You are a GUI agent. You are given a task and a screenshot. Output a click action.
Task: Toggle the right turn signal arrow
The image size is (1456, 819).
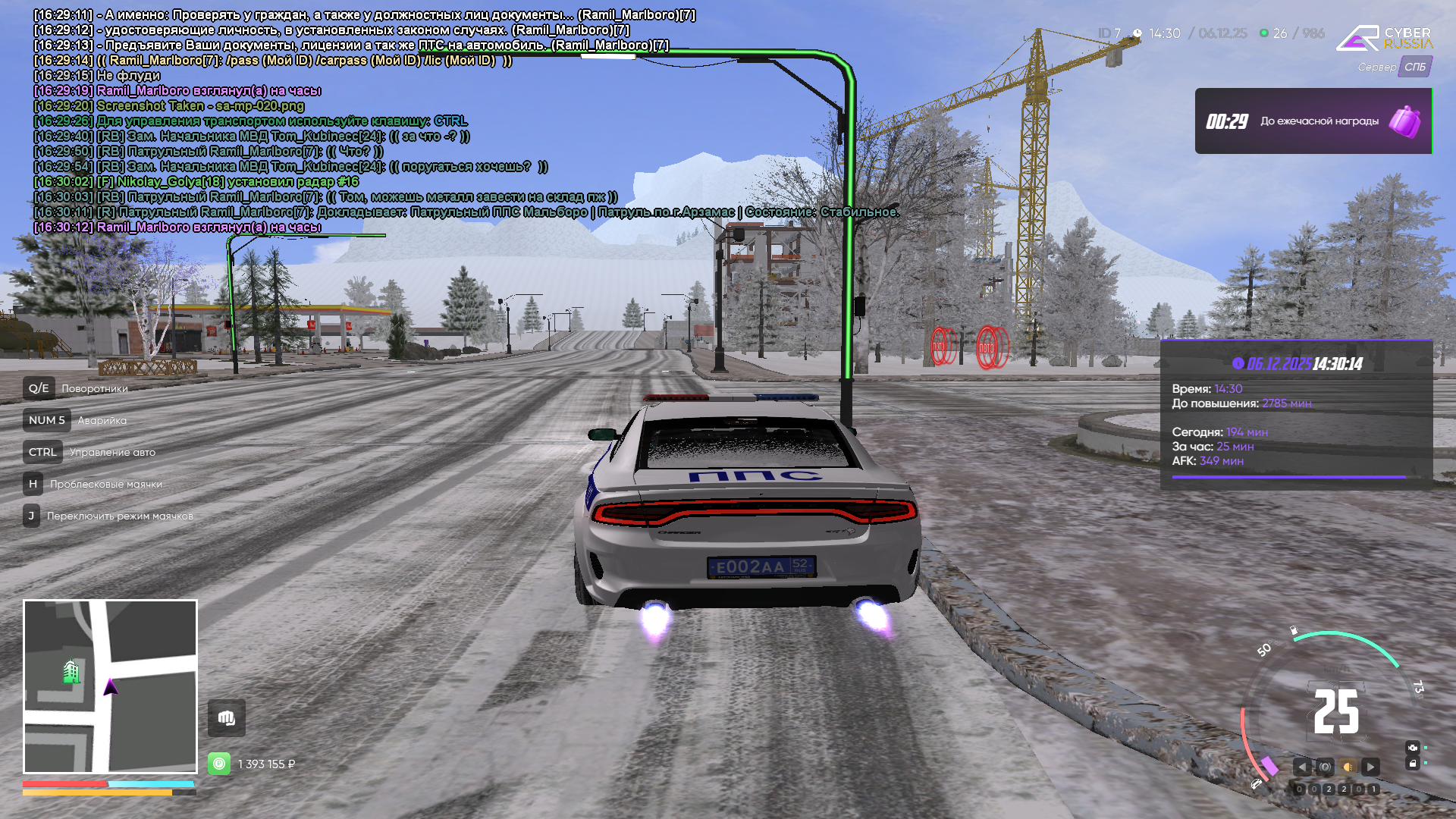point(1370,767)
